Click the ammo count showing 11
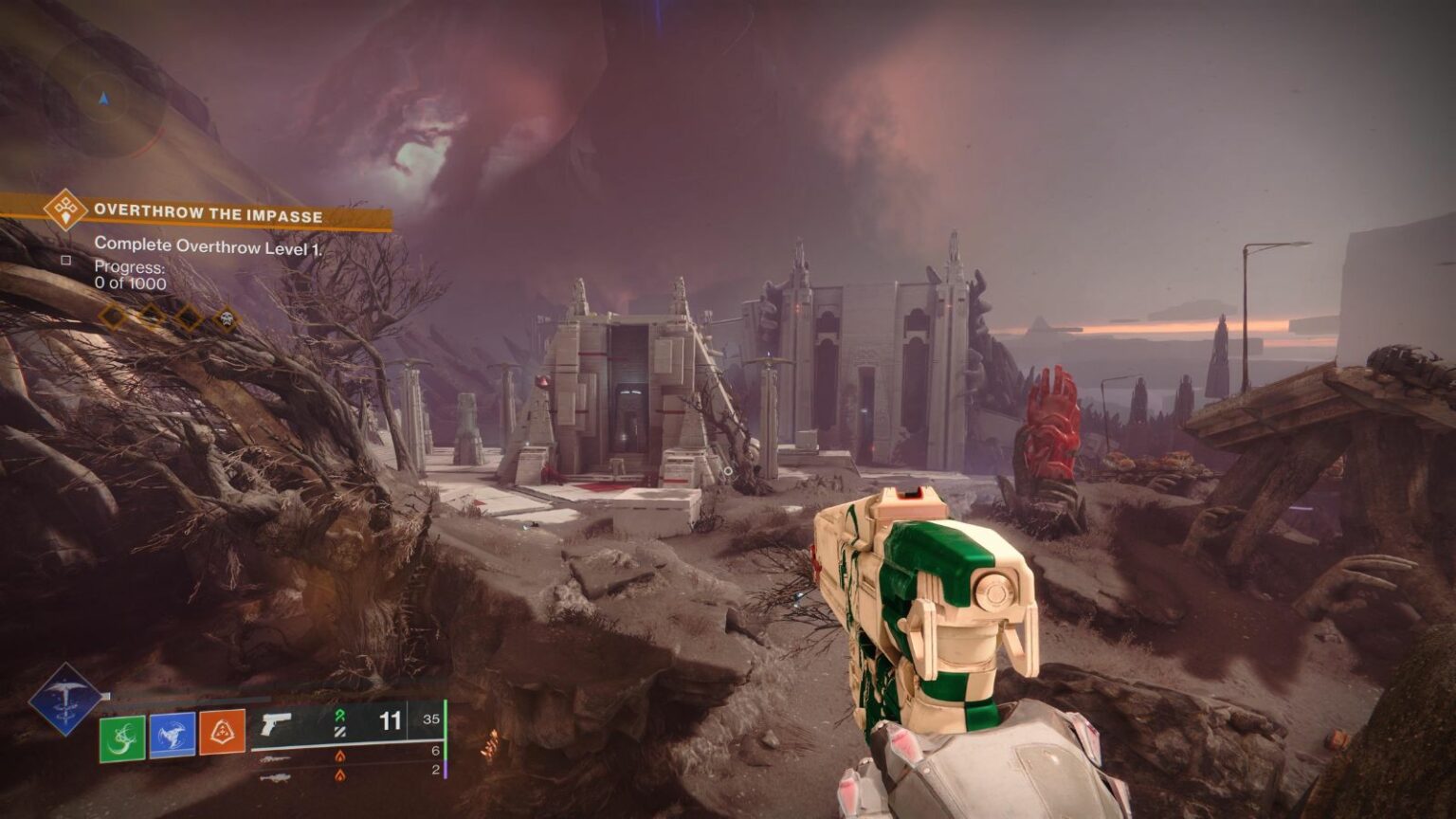The width and height of the screenshot is (1456, 819). coord(390,721)
